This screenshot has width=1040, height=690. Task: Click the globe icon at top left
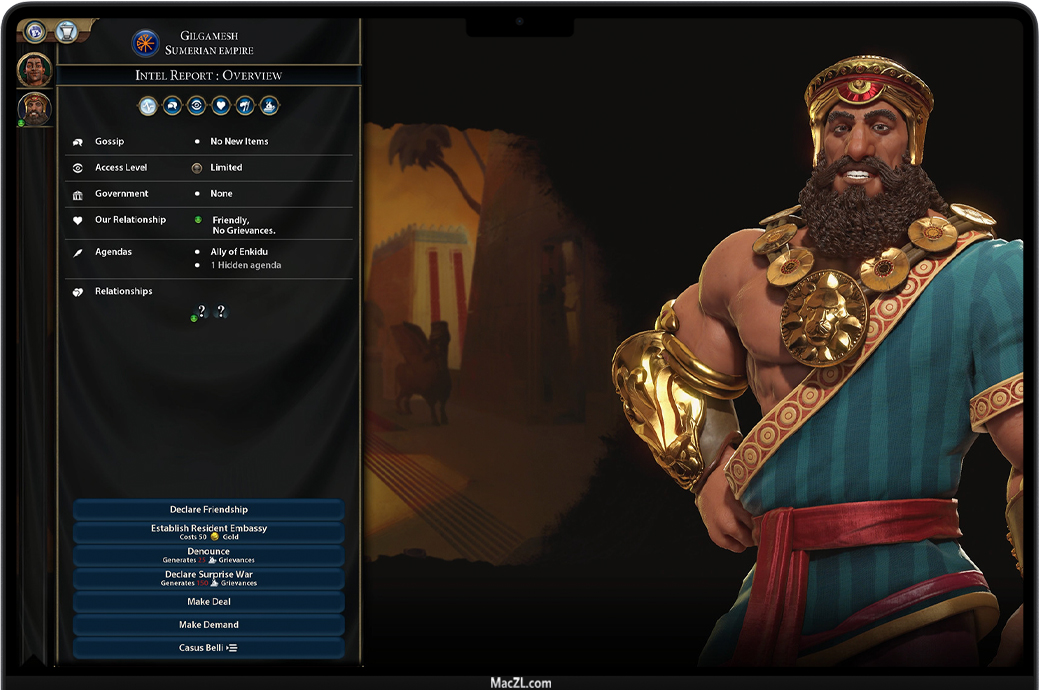[35, 31]
